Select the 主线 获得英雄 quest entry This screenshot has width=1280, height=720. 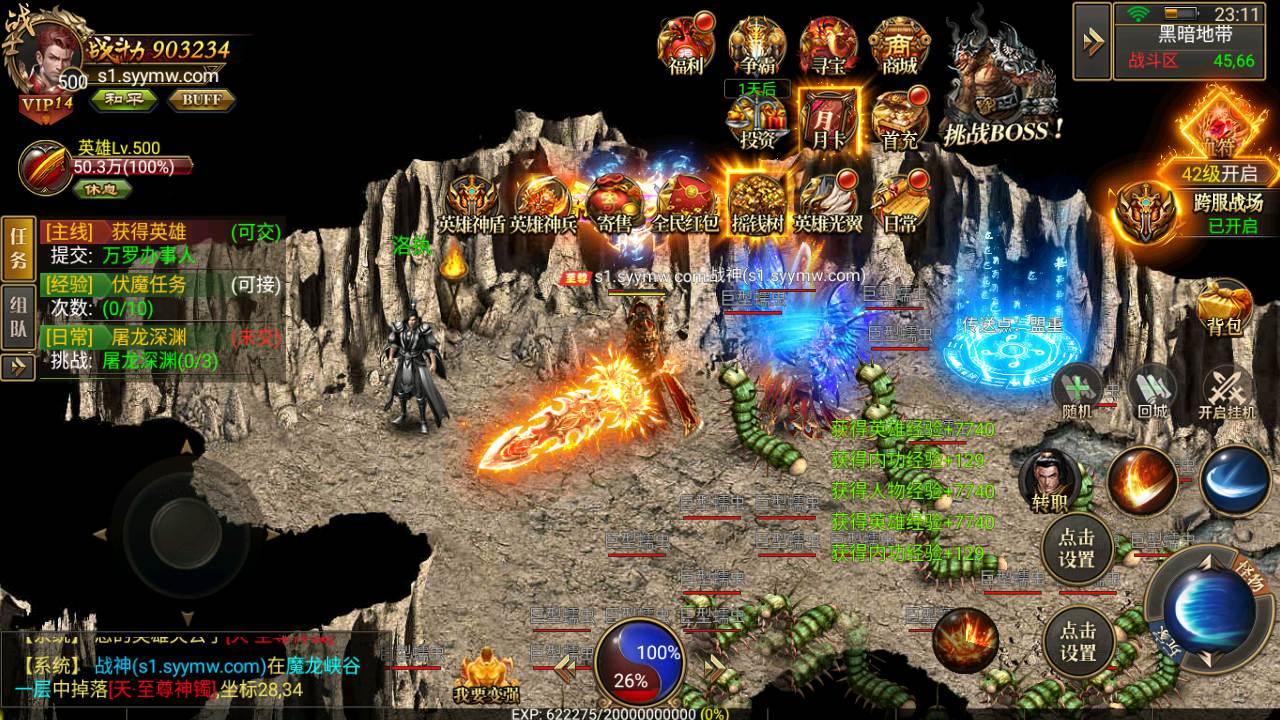(x=160, y=232)
